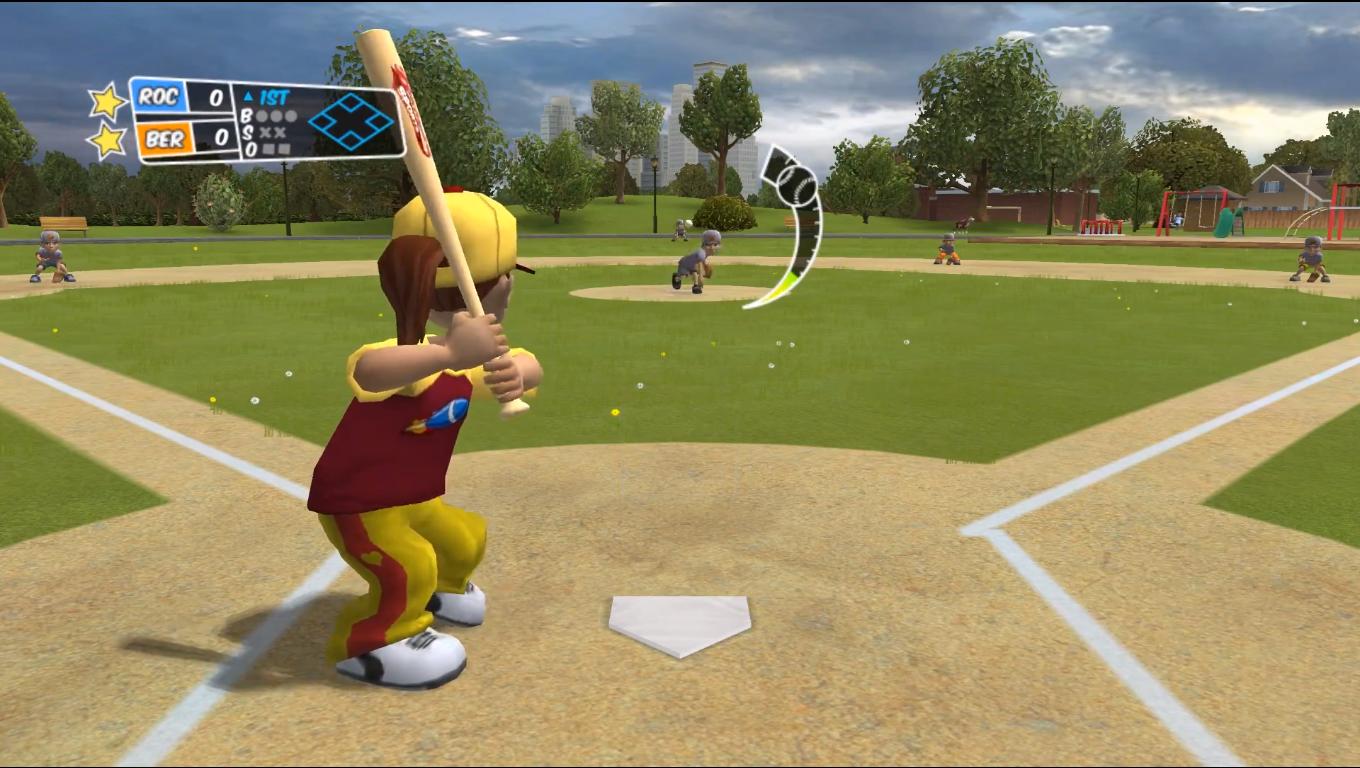Screen dimensions: 1360x768
Task: Click the ROC score of zero
Action: pos(215,97)
